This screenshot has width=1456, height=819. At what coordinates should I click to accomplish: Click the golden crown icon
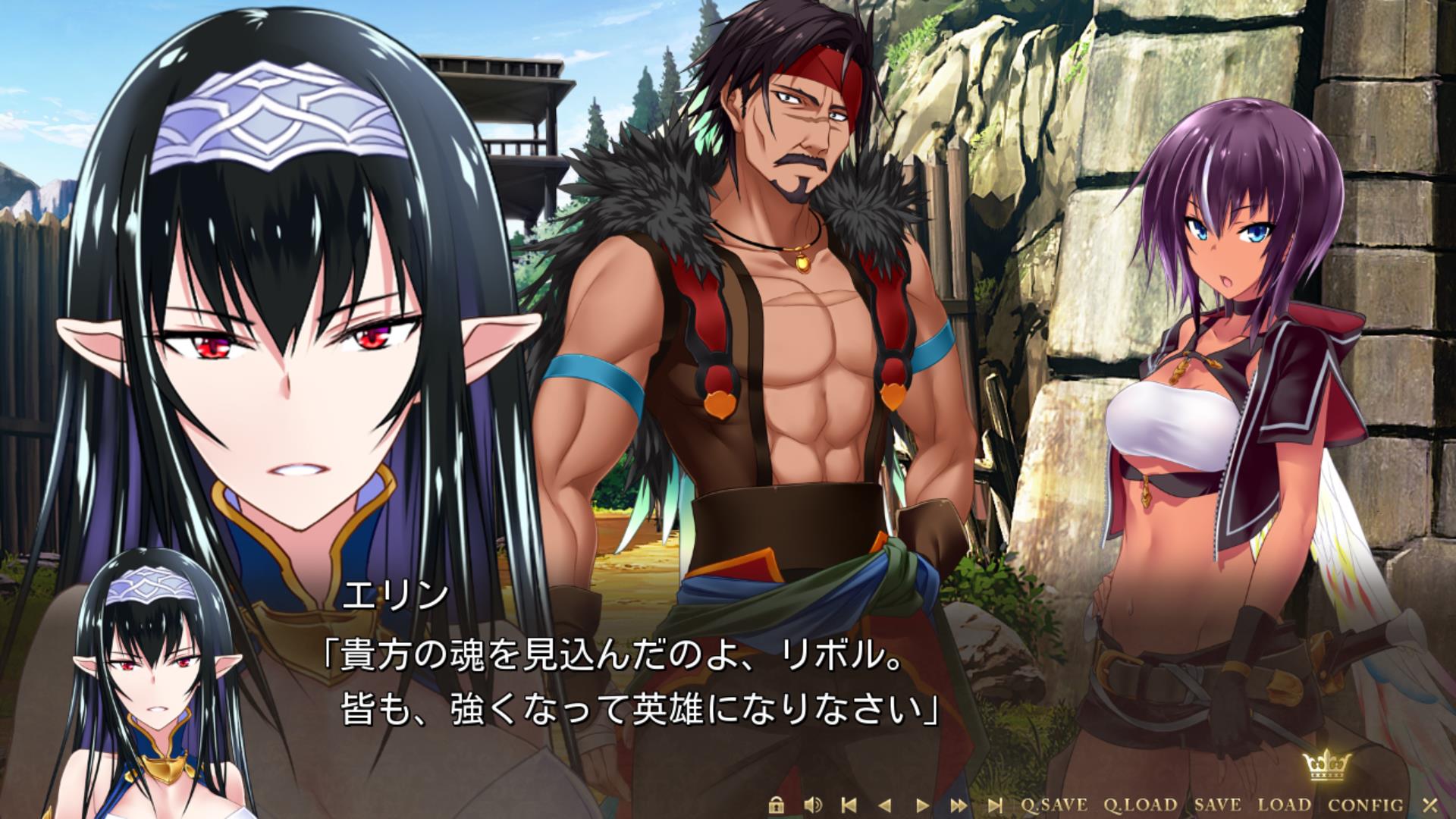pos(1323,772)
